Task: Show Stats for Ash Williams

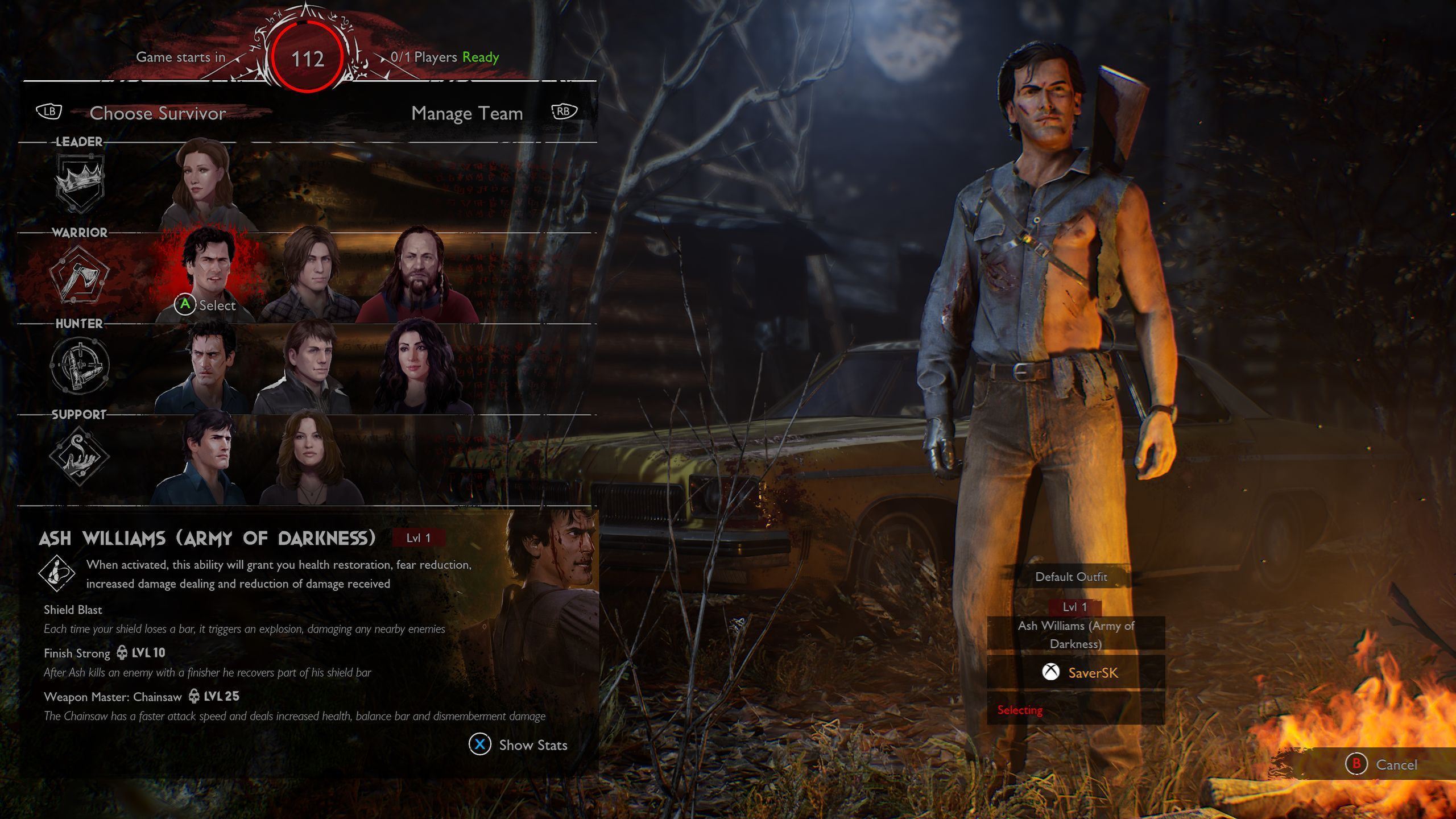Action: click(519, 744)
